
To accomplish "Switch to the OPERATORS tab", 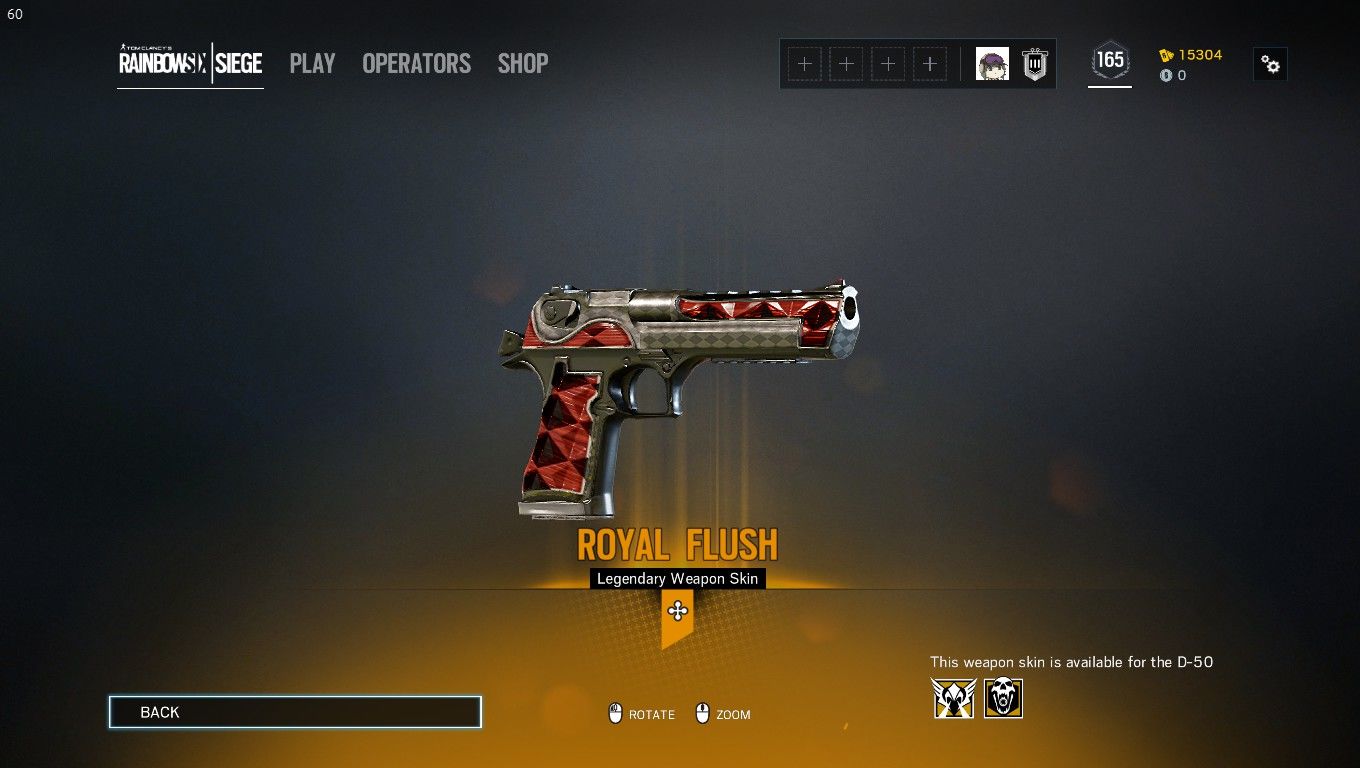I will point(416,63).
